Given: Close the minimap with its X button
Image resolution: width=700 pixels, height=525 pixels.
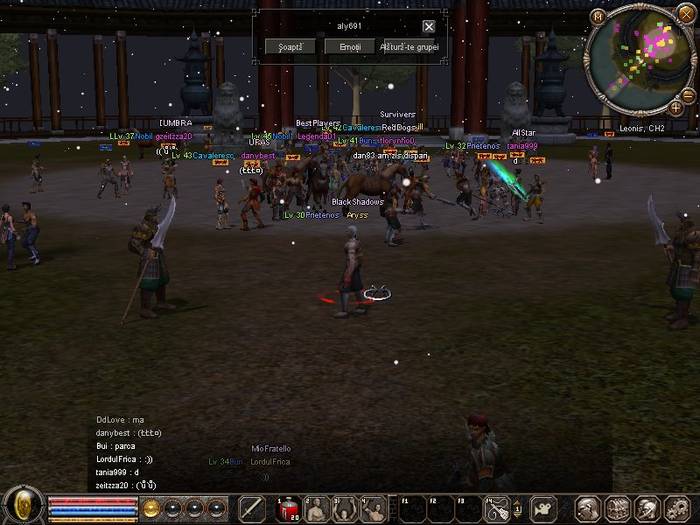Looking at the screenshot, I should [x=688, y=16].
